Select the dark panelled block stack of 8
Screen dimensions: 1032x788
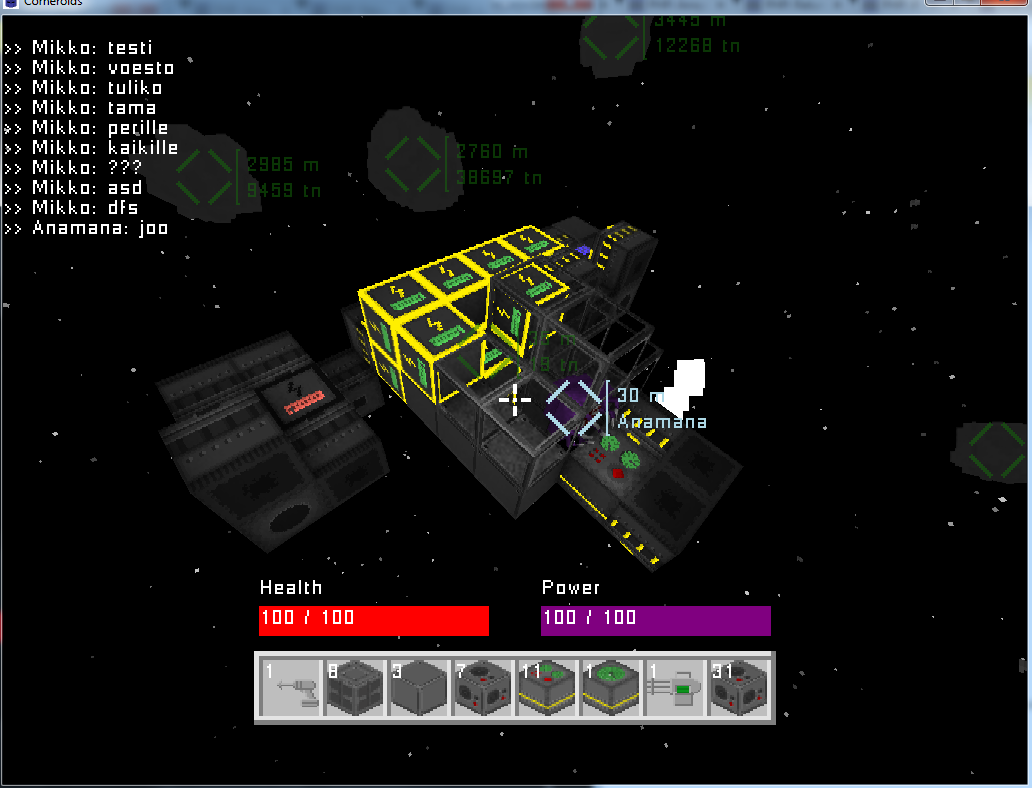pyautogui.click(x=355, y=688)
